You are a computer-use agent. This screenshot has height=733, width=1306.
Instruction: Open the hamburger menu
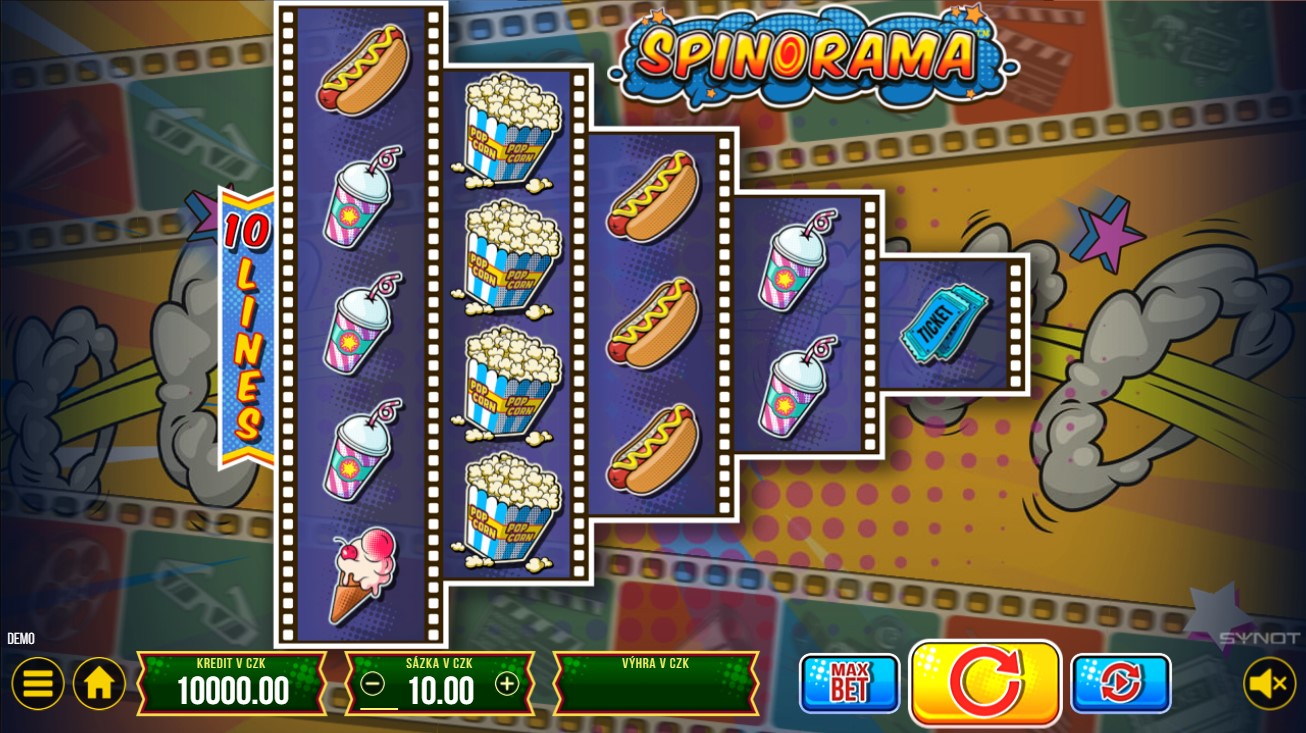(x=38, y=683)
